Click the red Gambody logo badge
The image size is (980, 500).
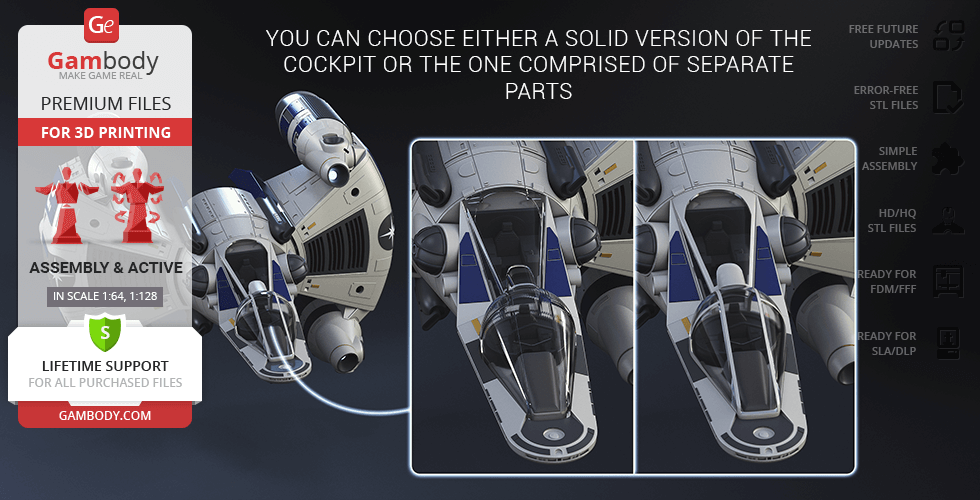pos(103,24)
